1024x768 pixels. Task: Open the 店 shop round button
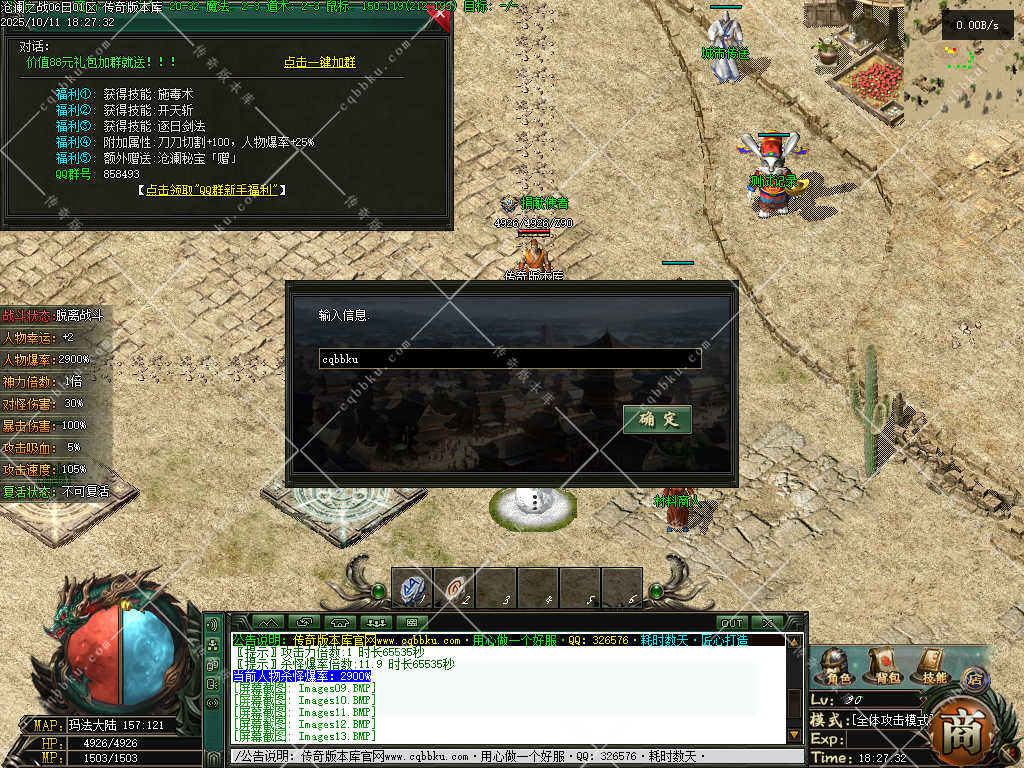pyautogui.click(x=973, y=679)
